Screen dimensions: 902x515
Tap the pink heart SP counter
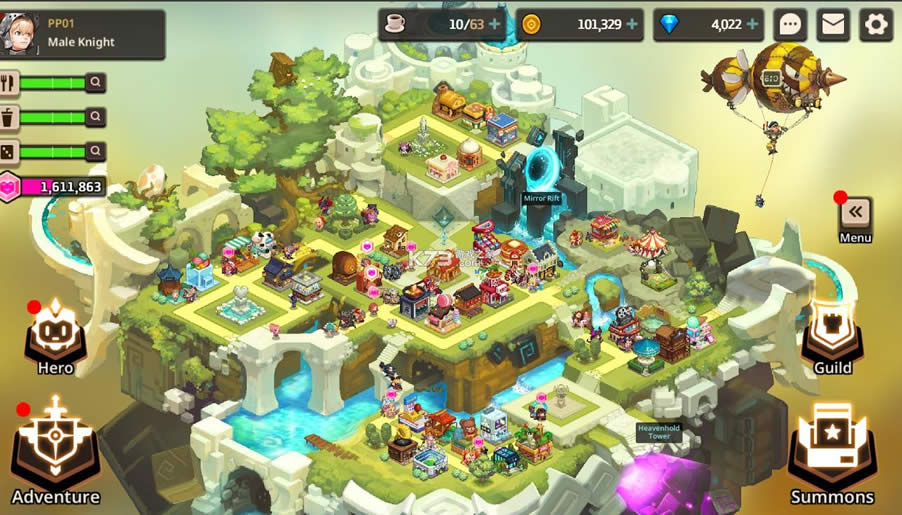[x=55, y=187]
